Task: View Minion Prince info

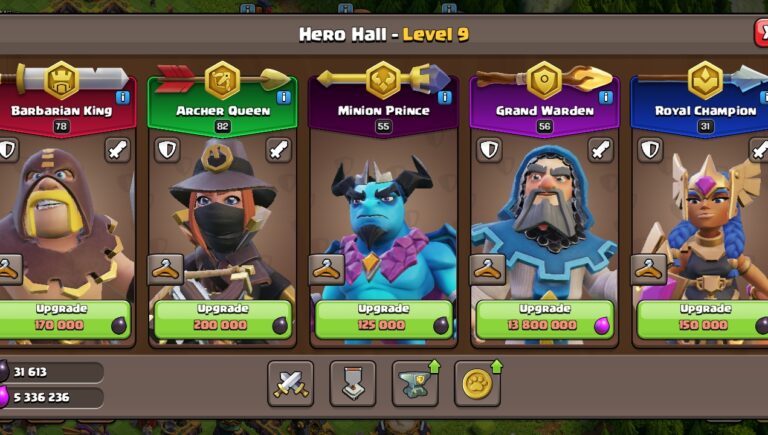Action: pos(445,97)
